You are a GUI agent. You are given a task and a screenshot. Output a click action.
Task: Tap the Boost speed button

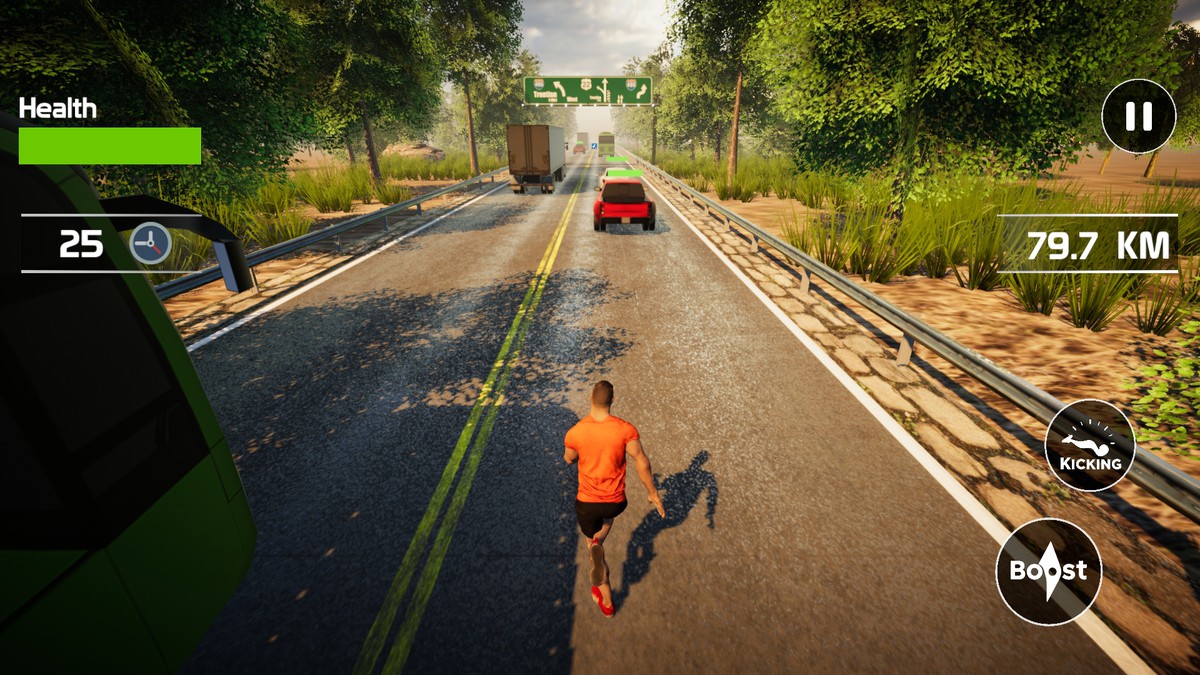(1048, 571)
